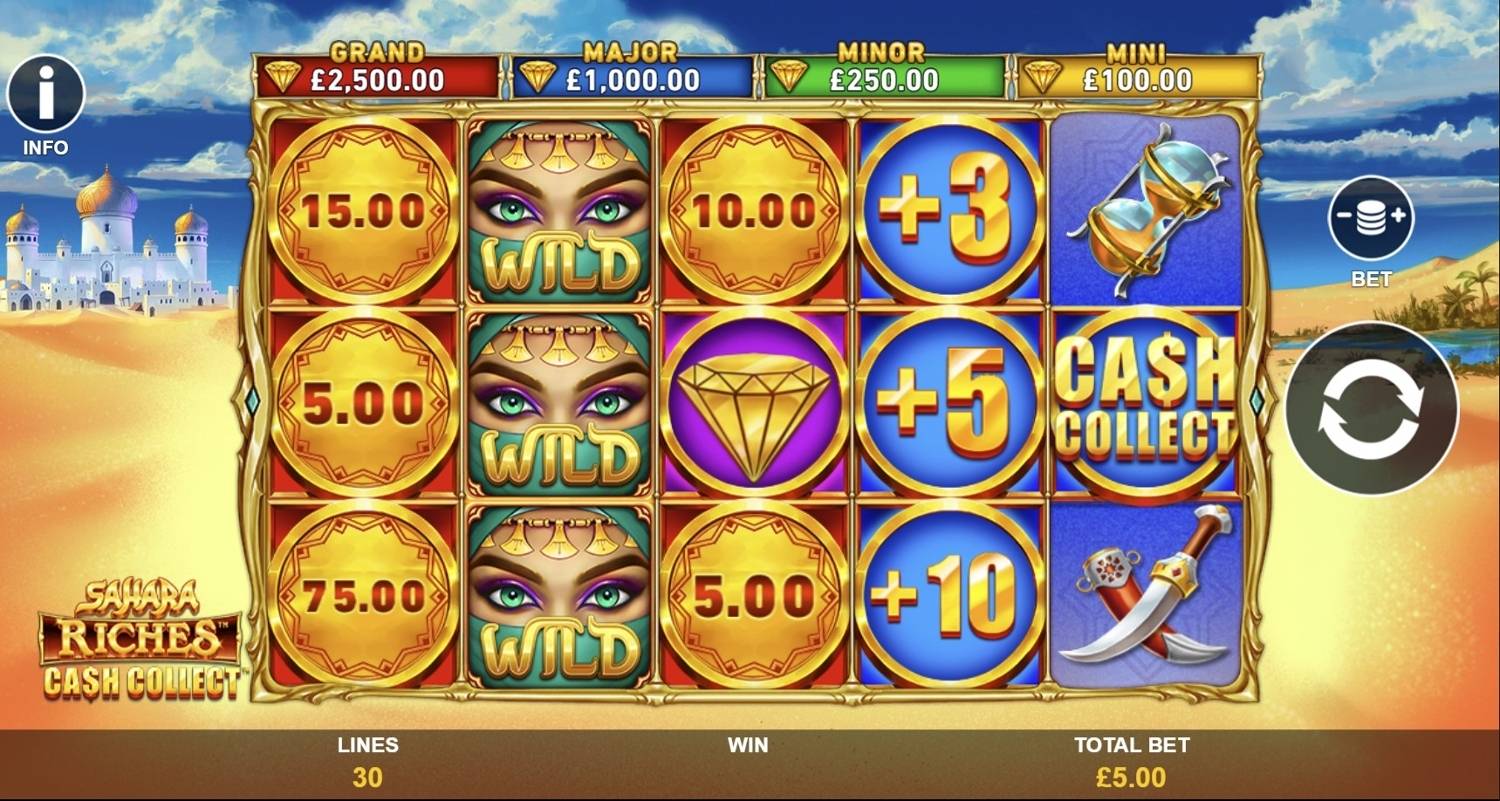Click the Spin button
Screen dimensions: 1500x801
pyautogui.click(x=1372, y=408)
